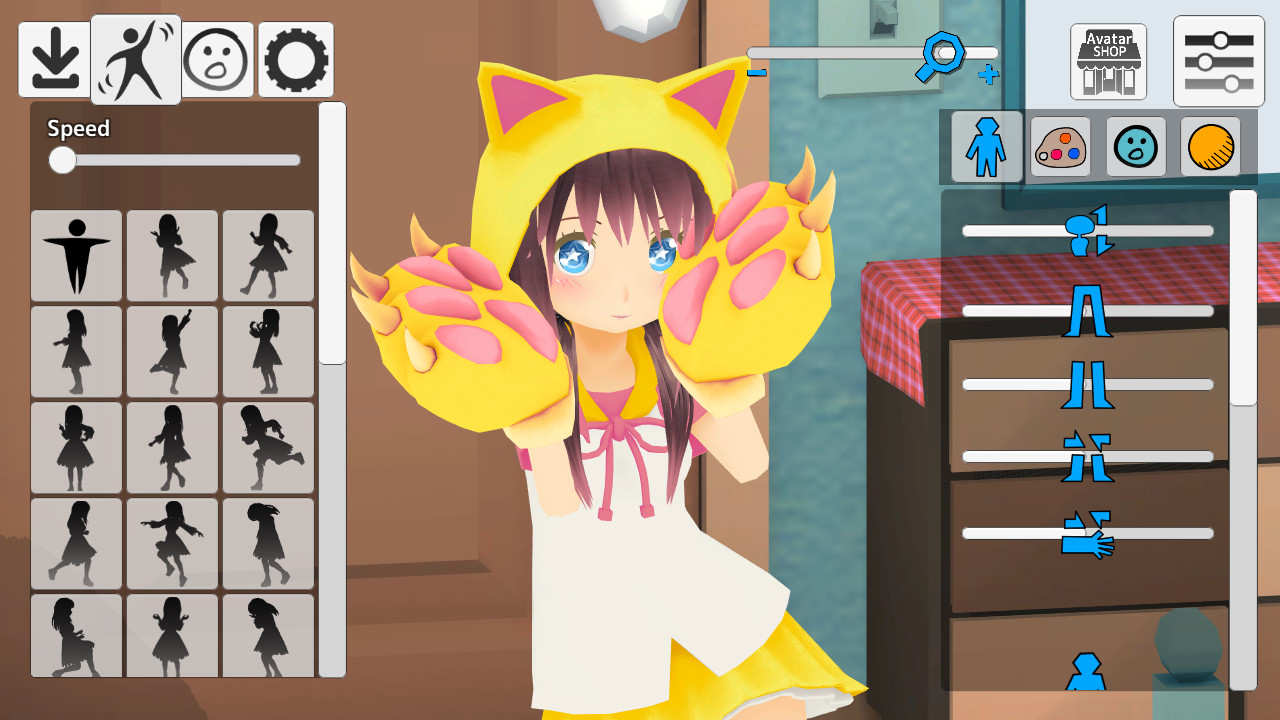The height and width of the screenshot is (720, 1280).
Task: Click the download icon tab
Action: coord(56,58)
